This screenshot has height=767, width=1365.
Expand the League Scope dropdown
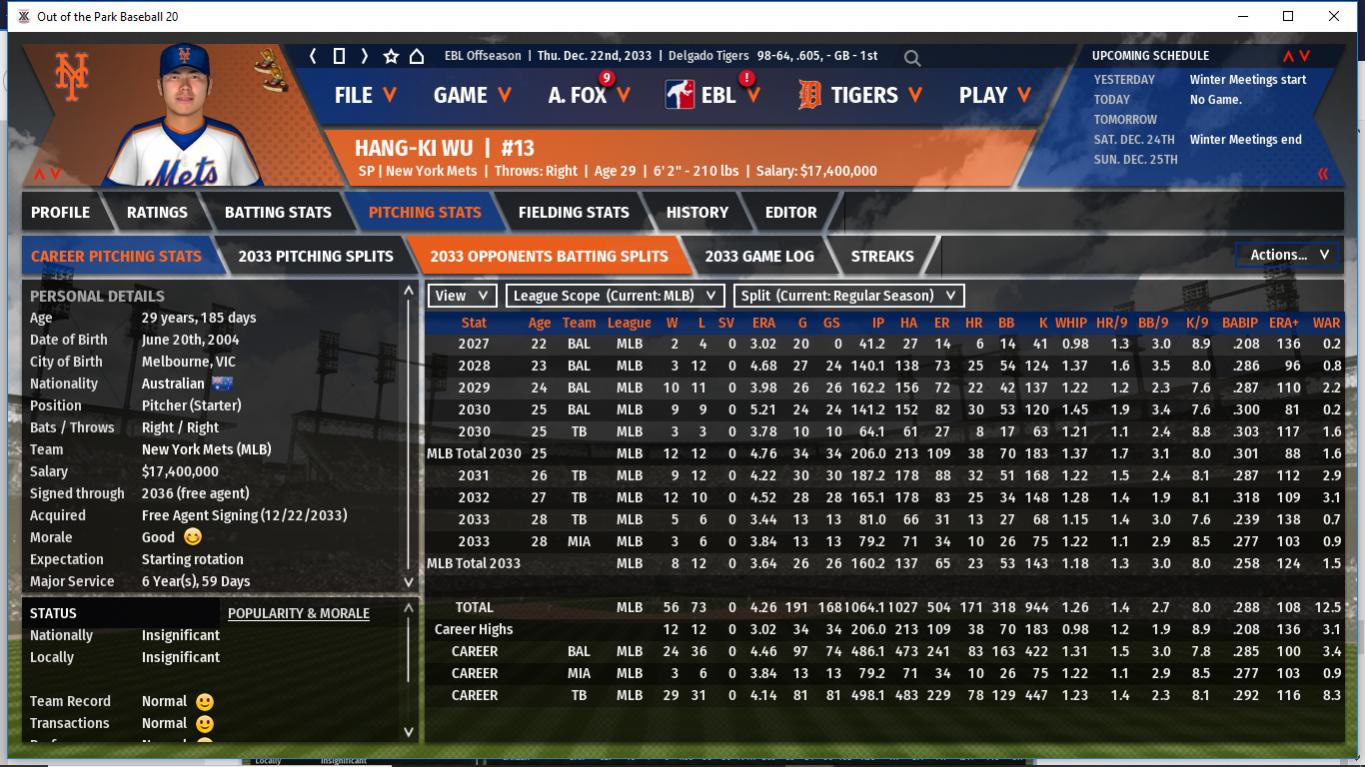pyautogui.click(x=615, y=296)
